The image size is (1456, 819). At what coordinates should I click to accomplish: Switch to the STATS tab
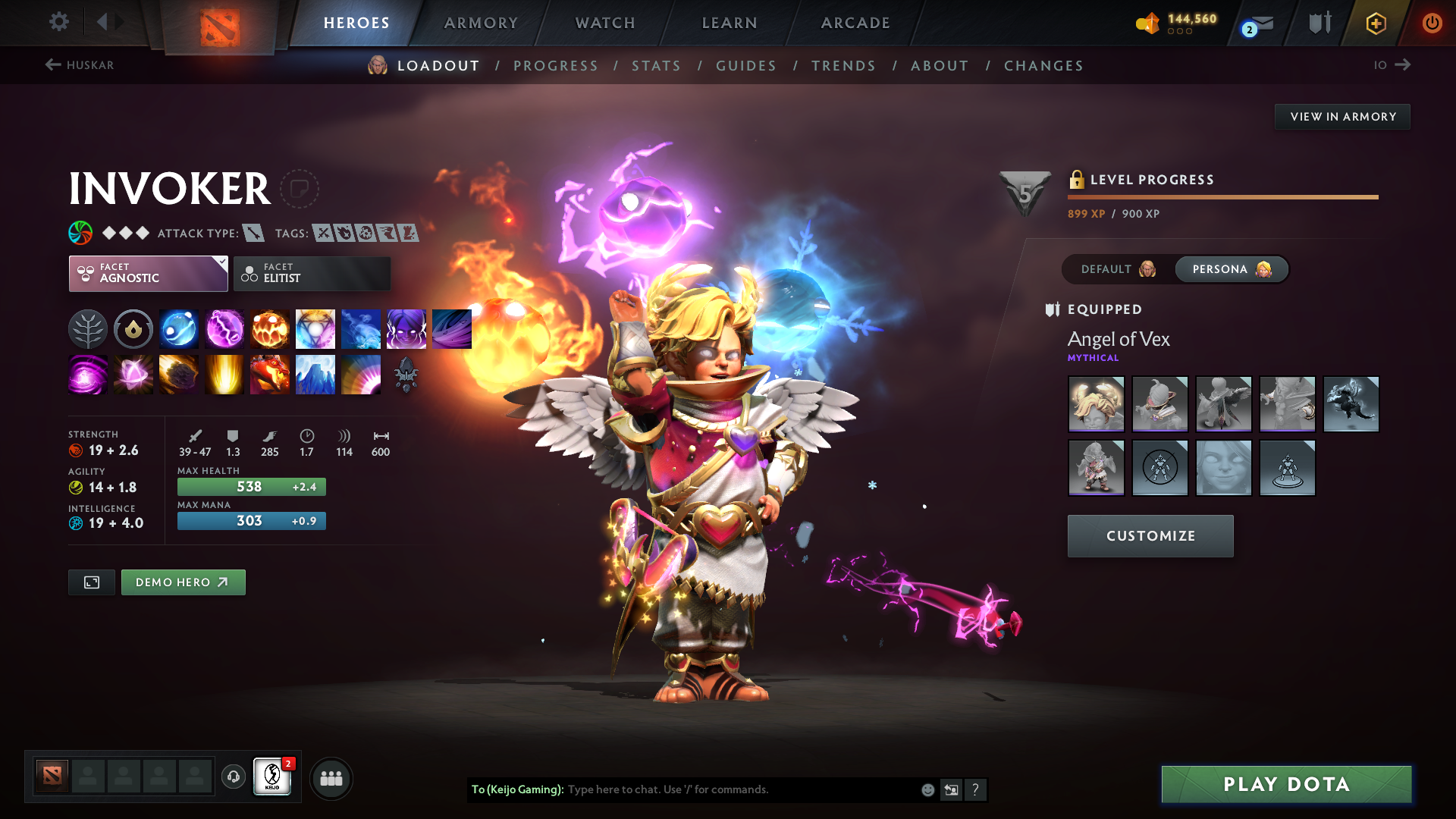656,65
